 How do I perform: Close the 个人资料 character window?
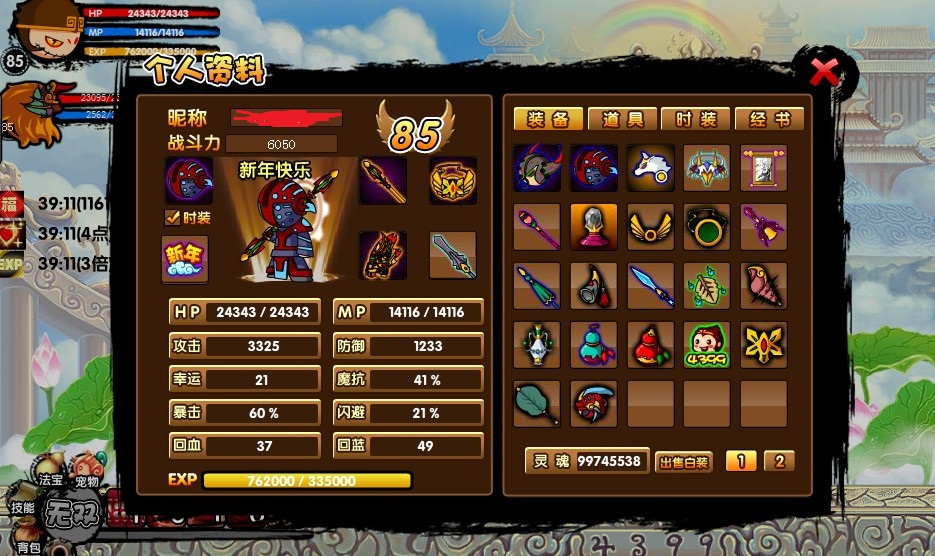click(824, 72)
